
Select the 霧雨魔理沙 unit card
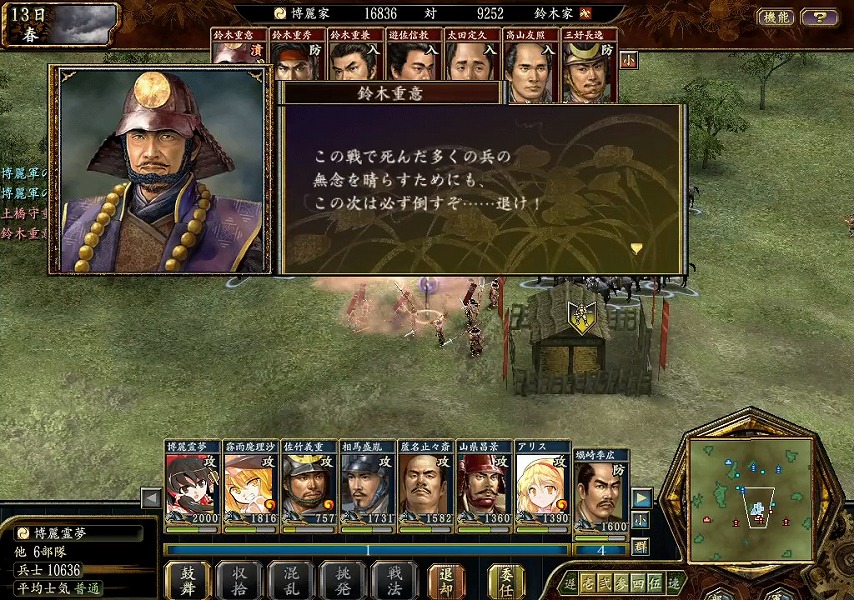point(250,481)
